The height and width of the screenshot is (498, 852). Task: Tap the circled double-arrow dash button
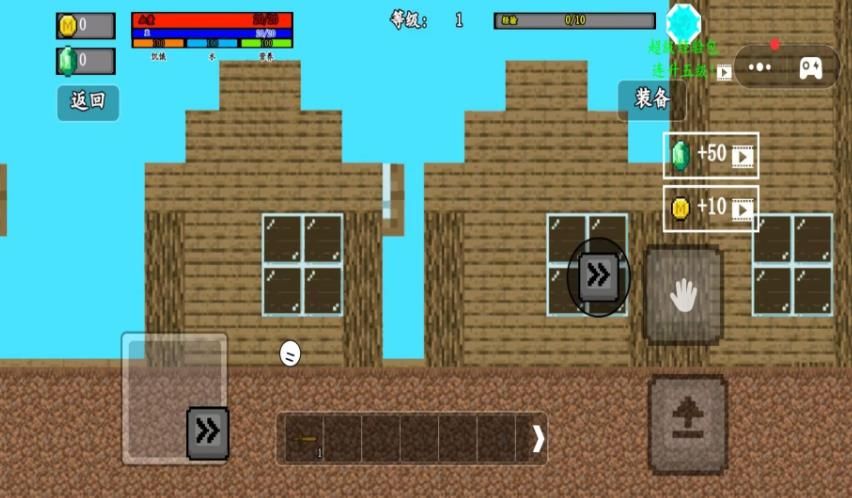click(598, 277)
